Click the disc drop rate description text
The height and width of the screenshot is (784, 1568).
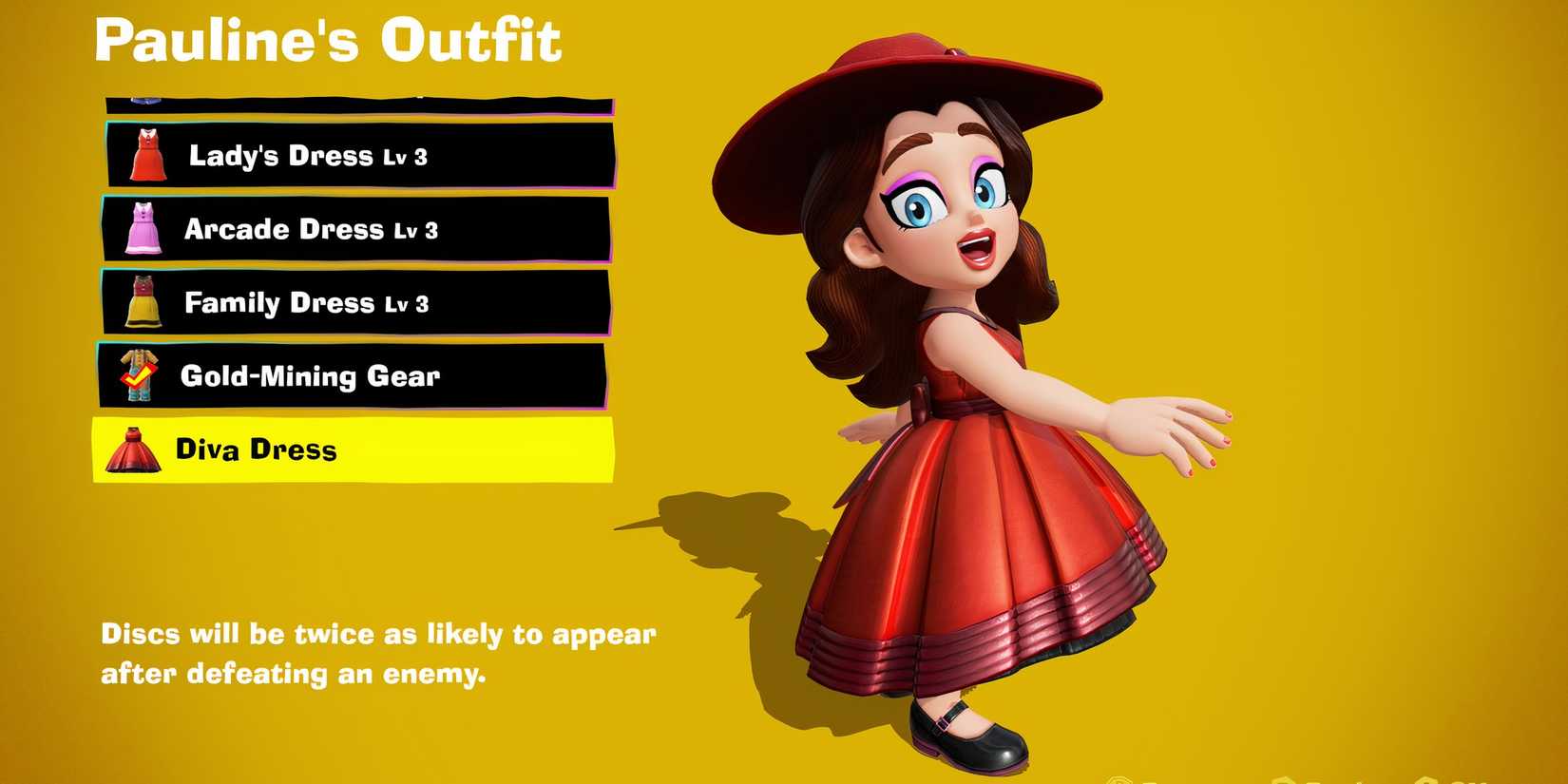tap(378, 654)
